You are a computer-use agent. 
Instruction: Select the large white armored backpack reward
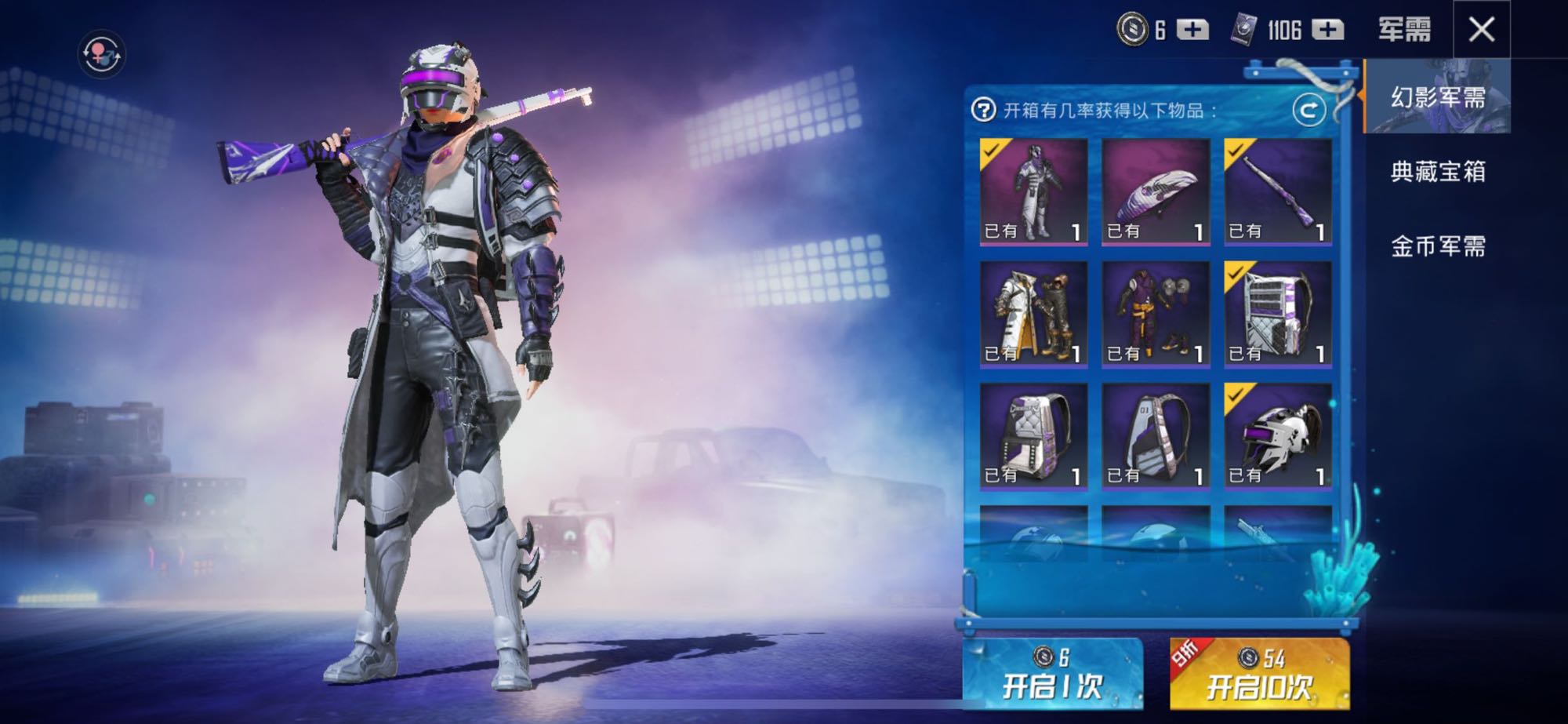click(x=1278, y=314)
